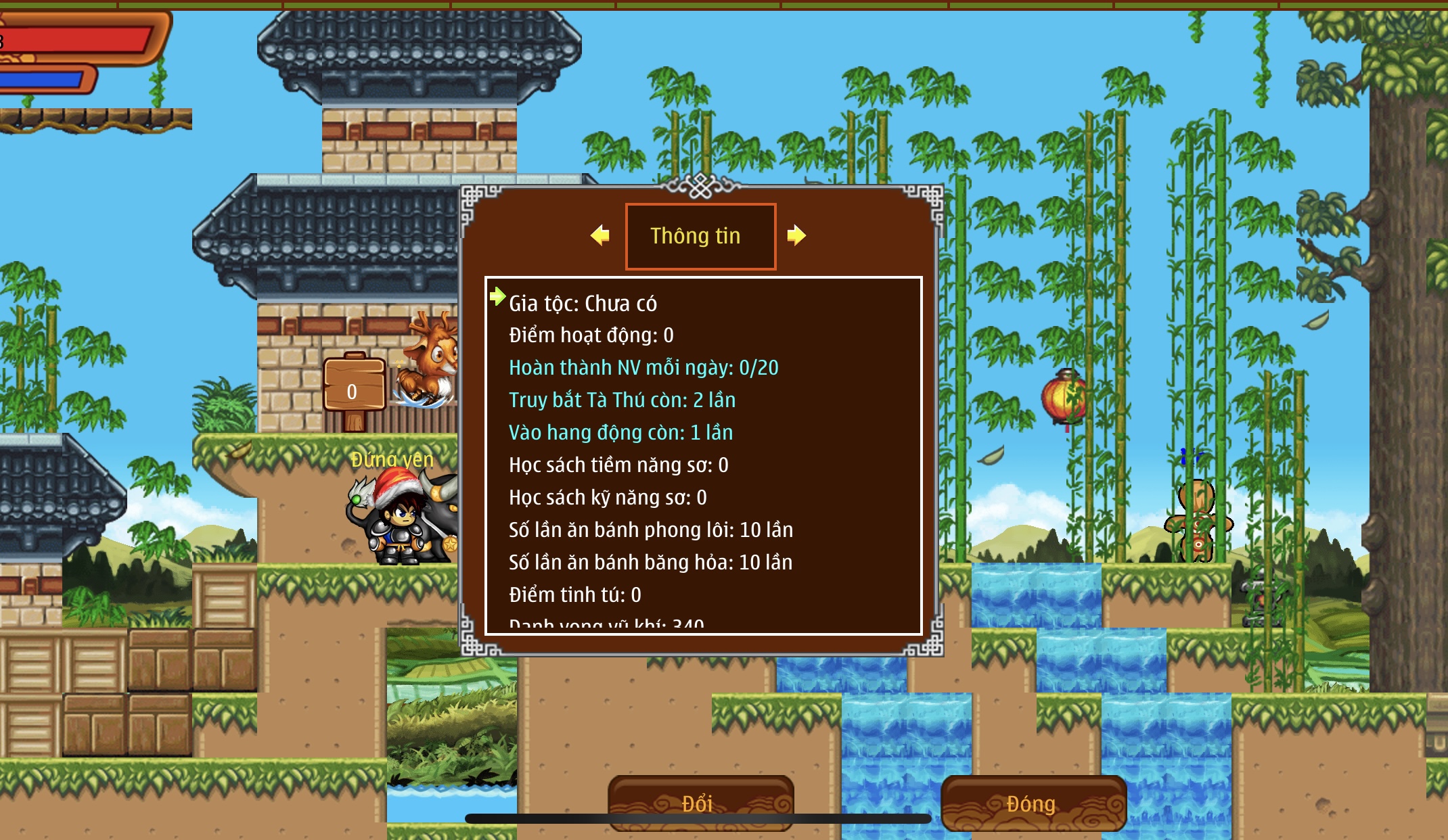Select Học sách kỹ năng sơ row
This screenshot has width=1448, height=840.
coord(608,498)
